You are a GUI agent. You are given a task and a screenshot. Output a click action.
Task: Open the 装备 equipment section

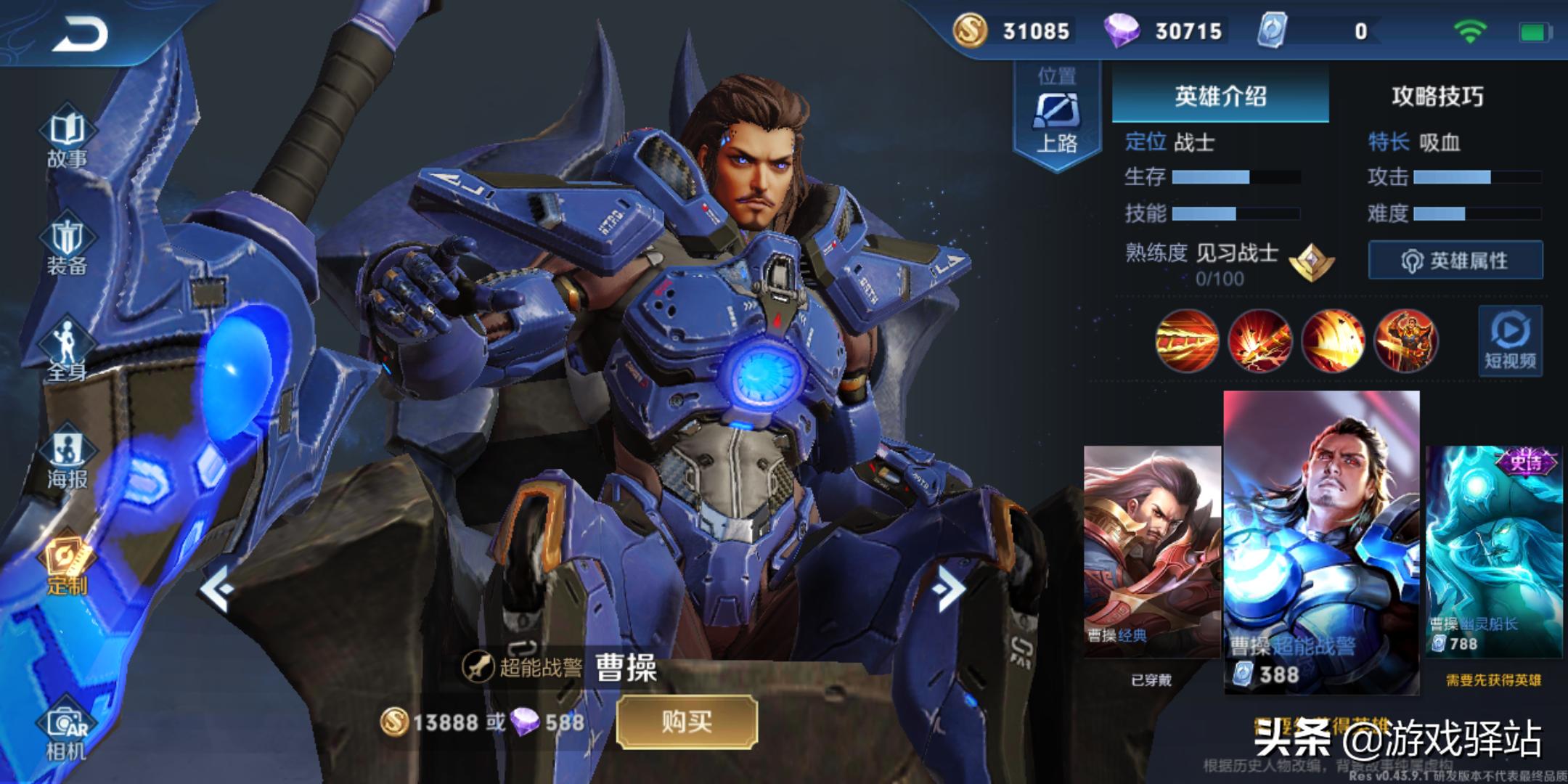click(x=67, y=247)
